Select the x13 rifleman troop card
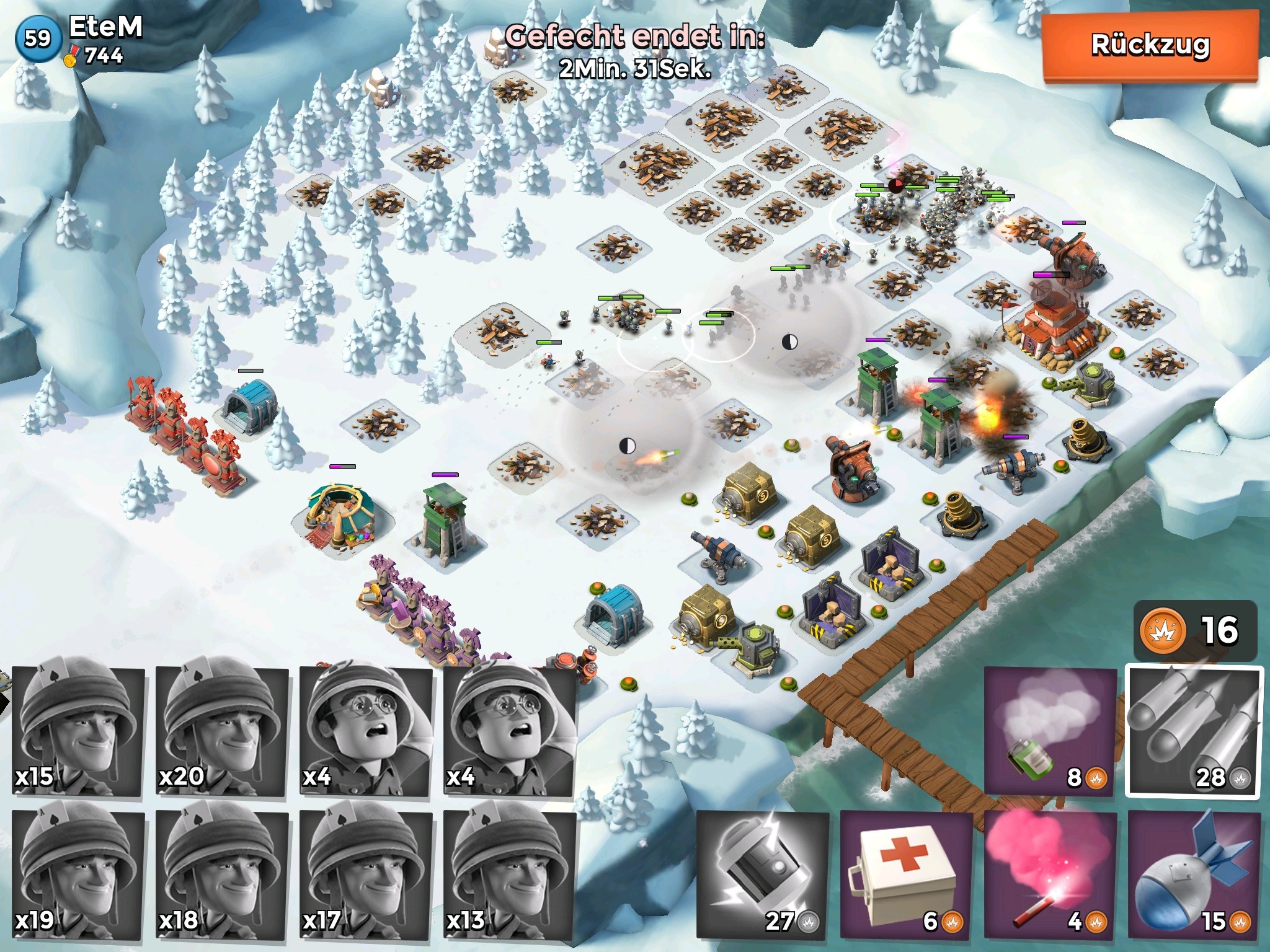The width and height of the screenshot is (1270, 952). pos(510,874)
